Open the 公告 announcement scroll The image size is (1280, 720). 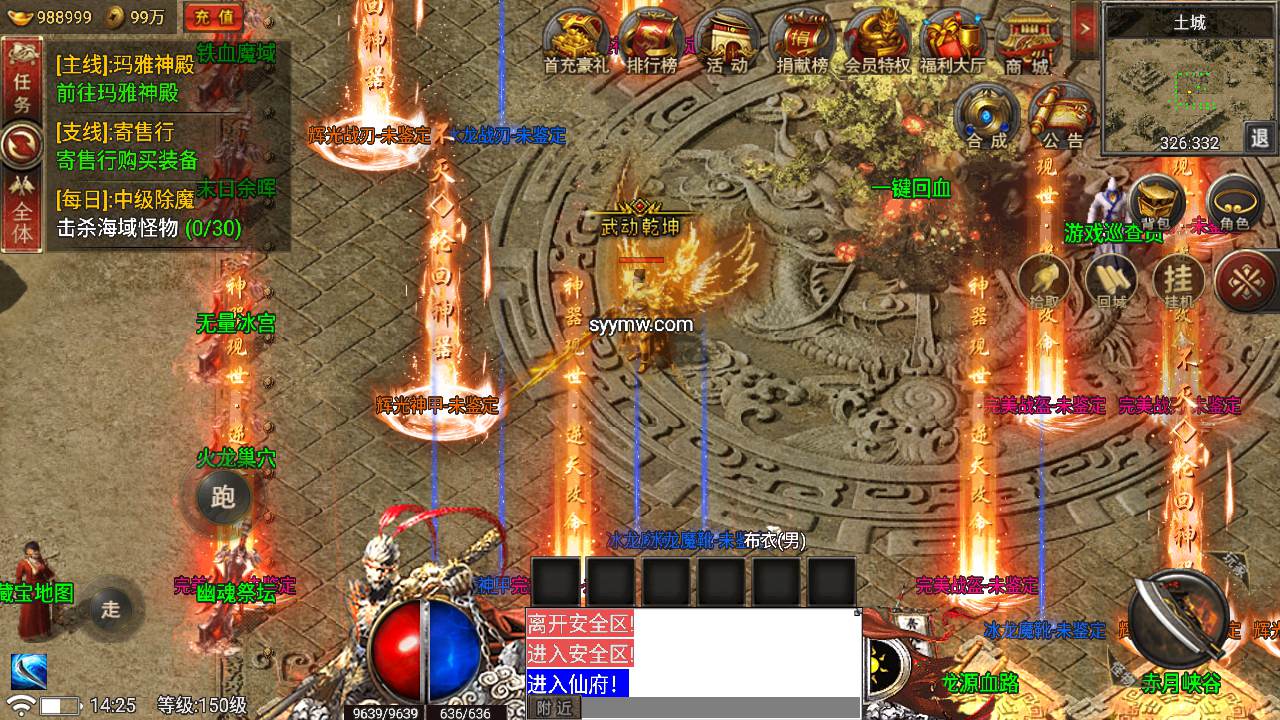point(1060,116)
